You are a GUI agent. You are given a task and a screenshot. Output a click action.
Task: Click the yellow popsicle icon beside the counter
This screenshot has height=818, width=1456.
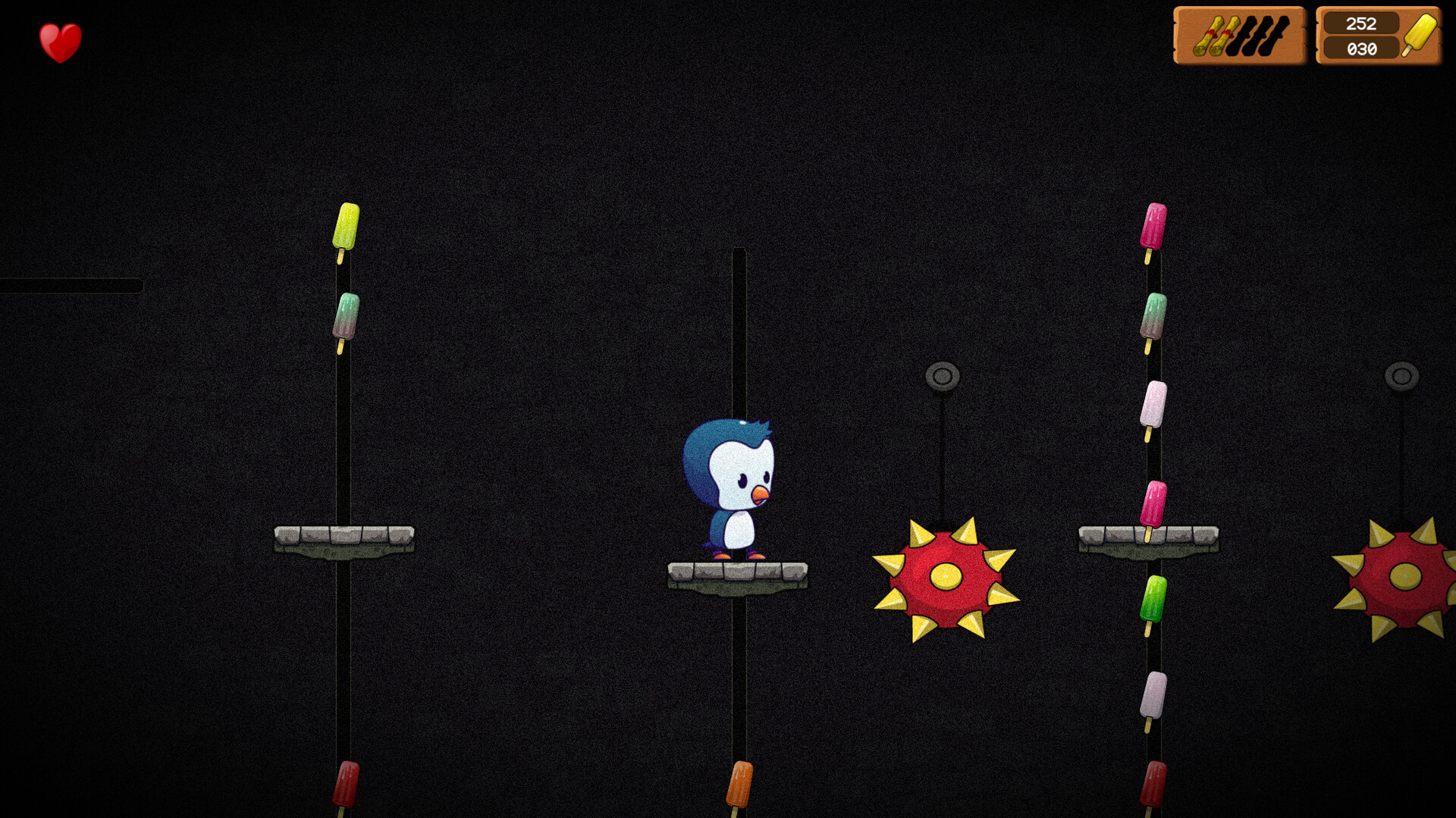click(x=1421, y=35)
